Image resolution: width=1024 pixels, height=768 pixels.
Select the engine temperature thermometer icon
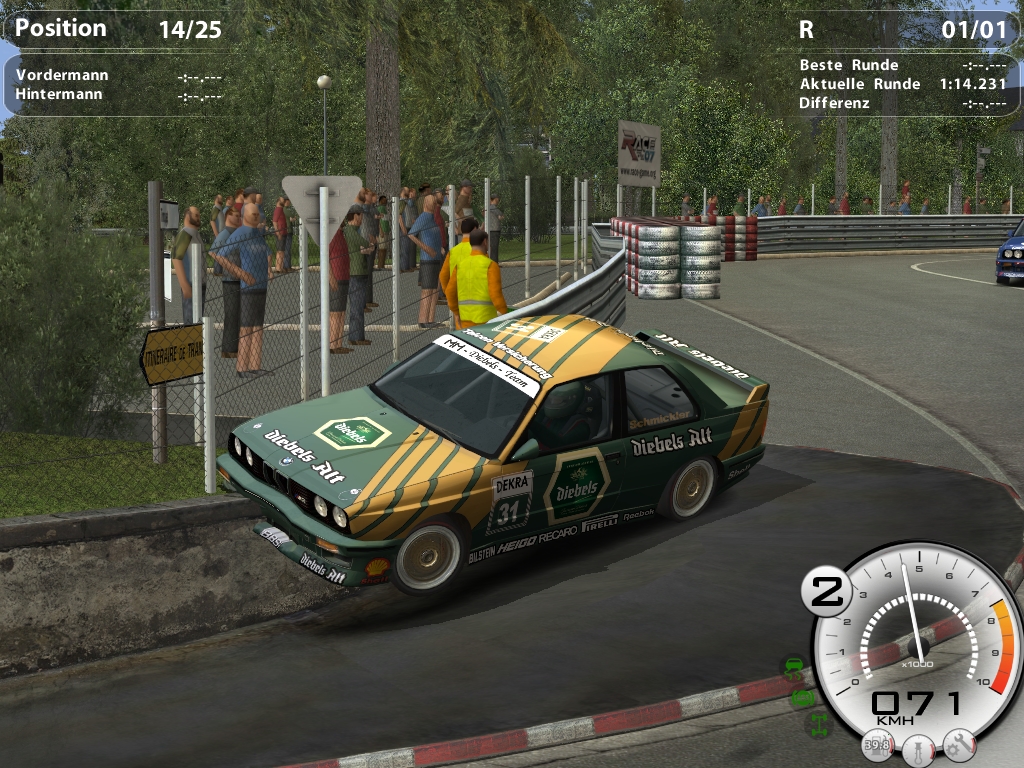(x=918, y=748)
